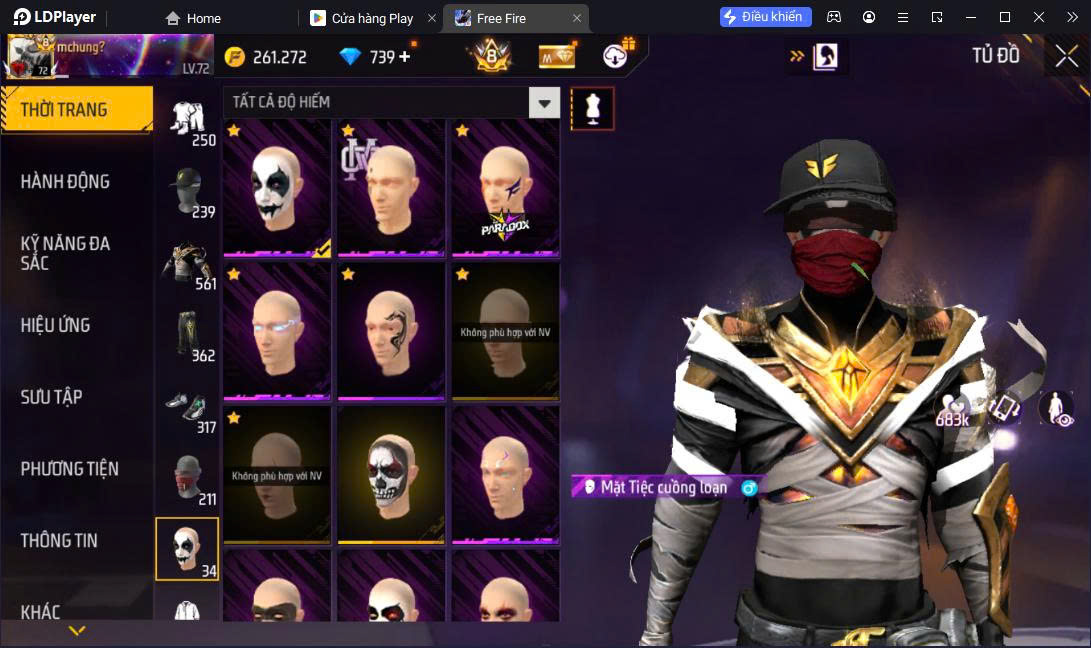Choose the pants subcategory with 362 items
This screenshot has width=1091, height=648.
pyautogui.click(x=187, y=335)
